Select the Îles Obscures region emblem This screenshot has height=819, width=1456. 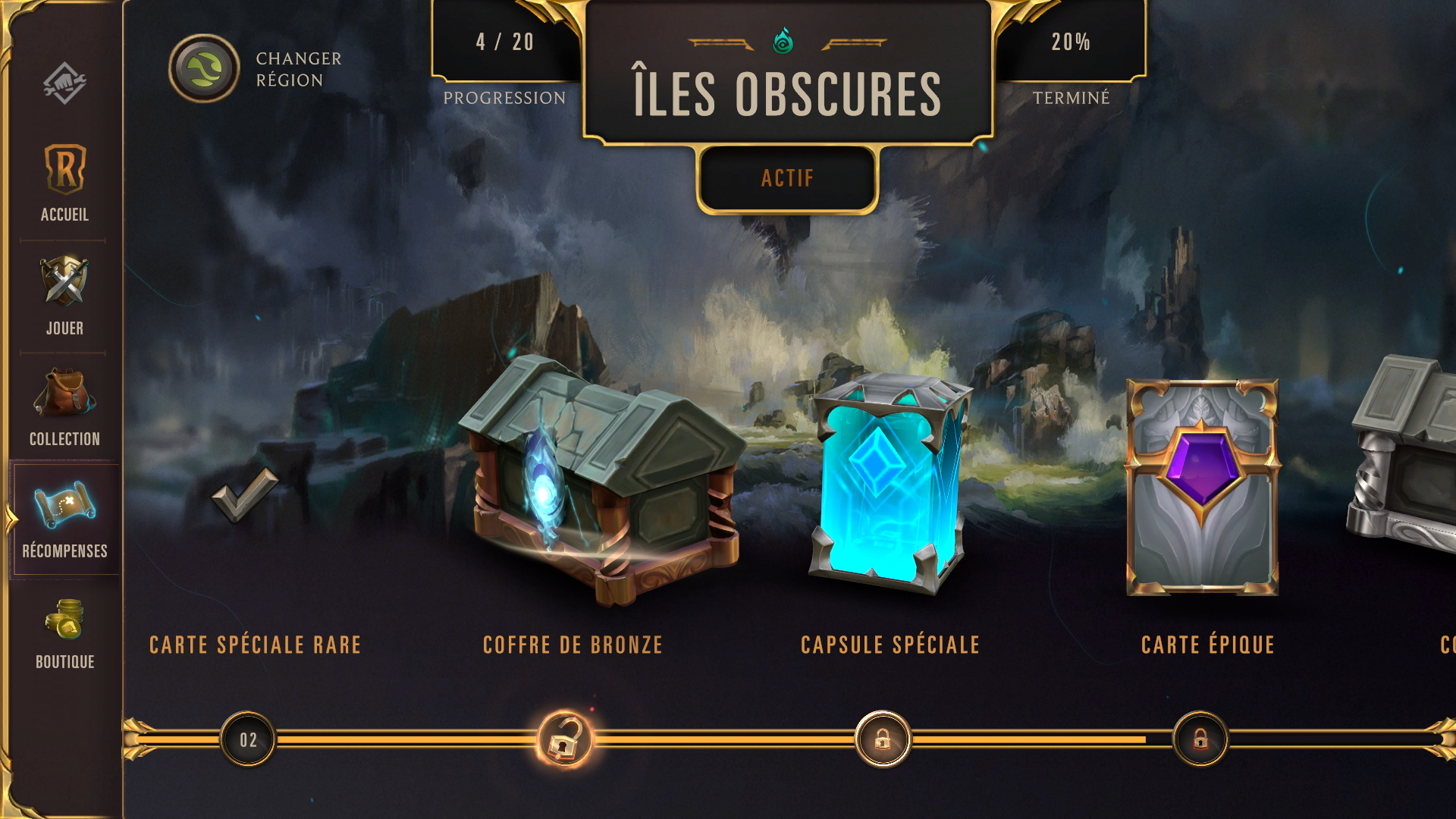(x=785, y=42)
